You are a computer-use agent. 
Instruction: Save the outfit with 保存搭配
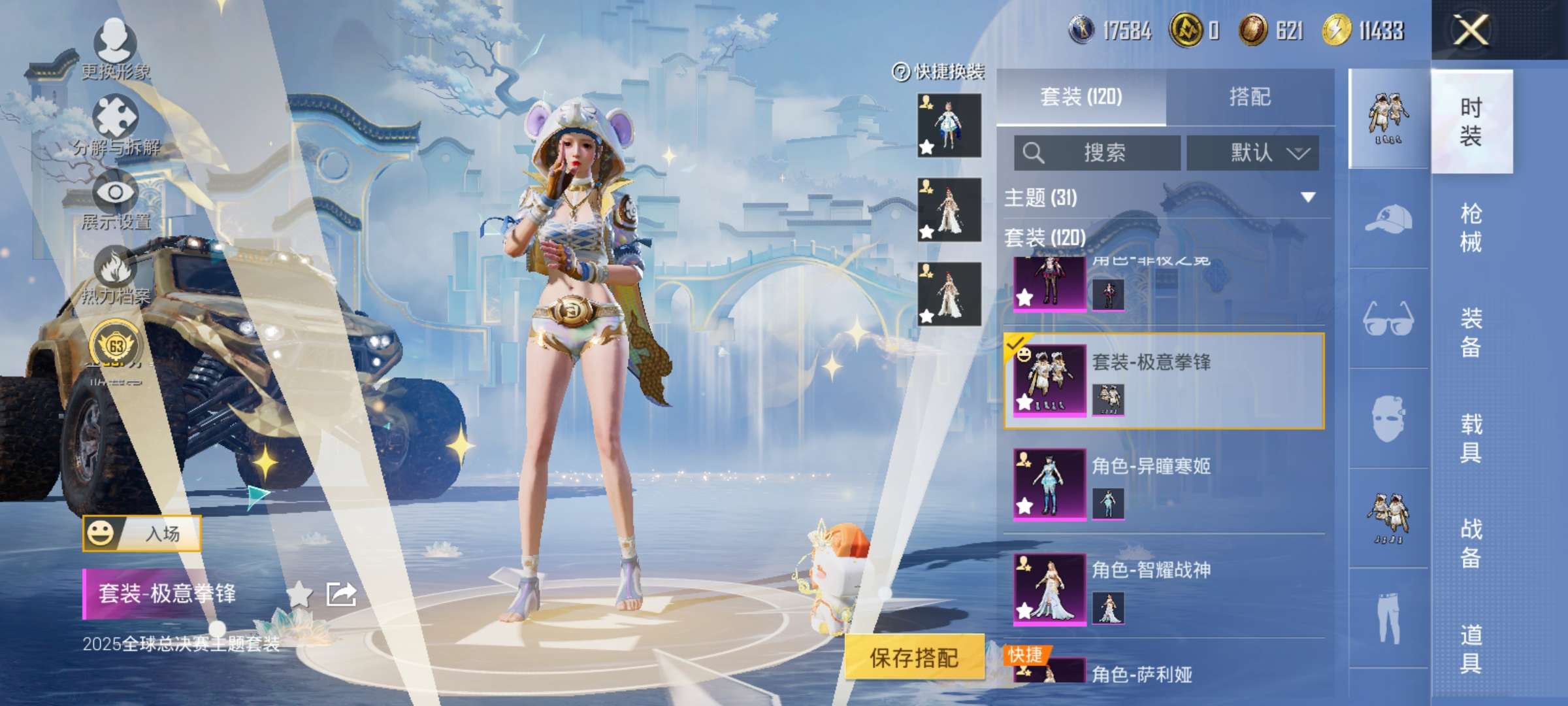(914, 658)
